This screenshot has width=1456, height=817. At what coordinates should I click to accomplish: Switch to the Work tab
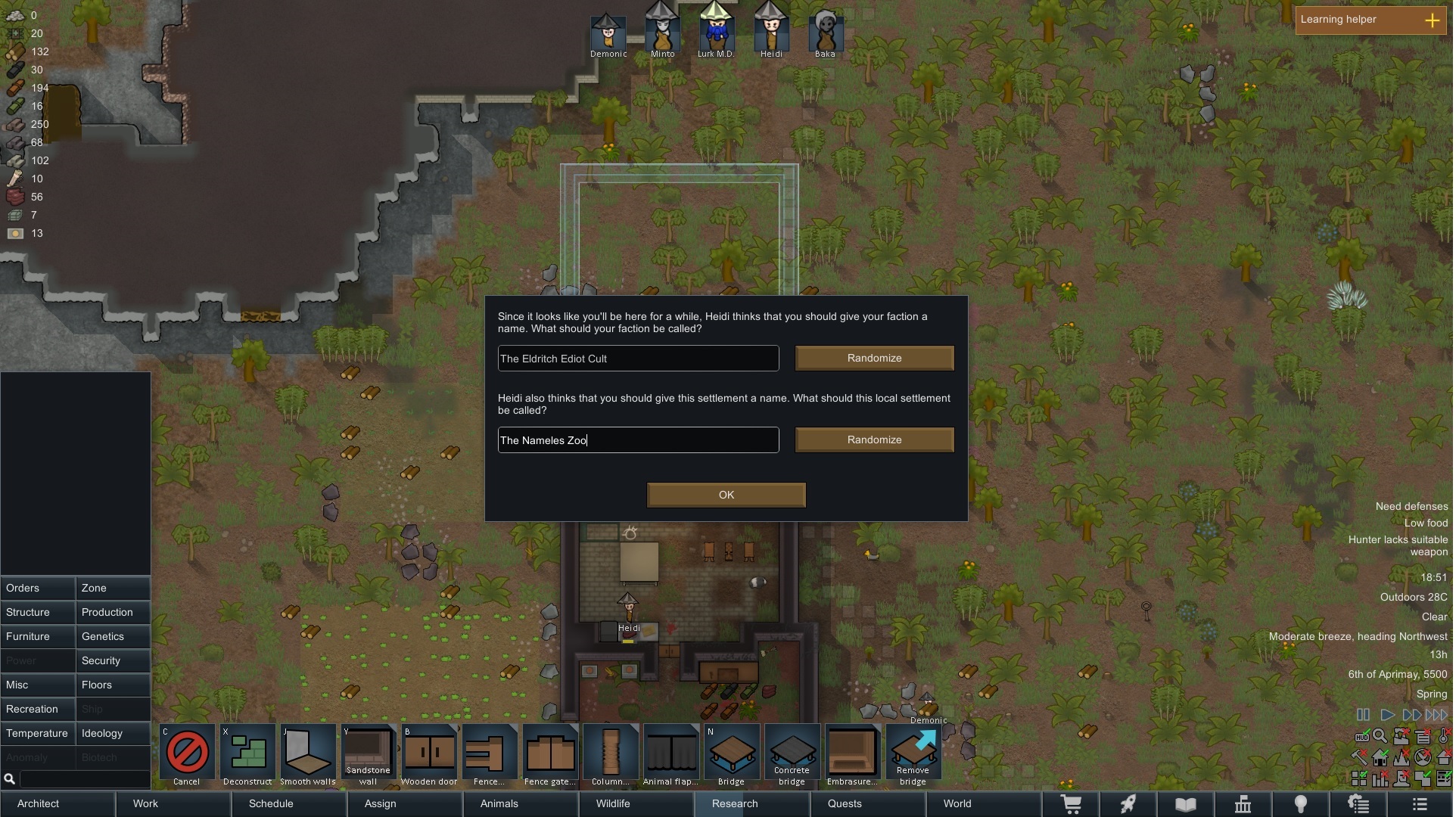point(145,803)
